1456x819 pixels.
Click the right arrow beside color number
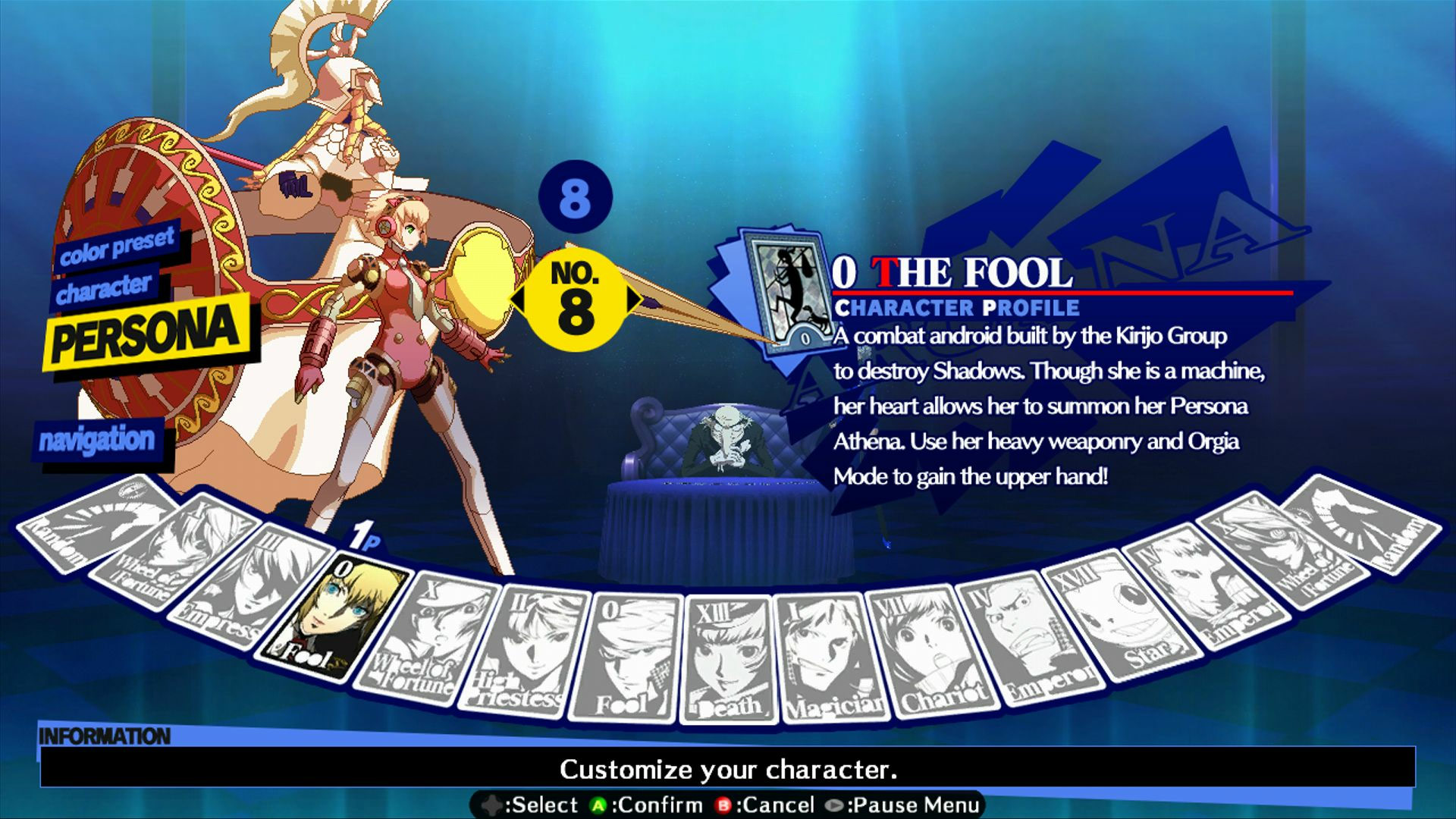click(x=634, y=300)
